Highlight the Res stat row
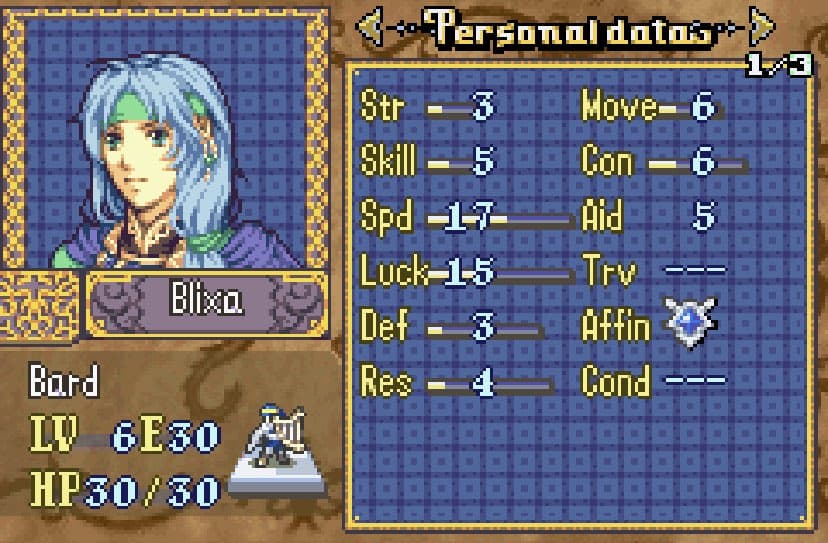The height and width of the screenshot is (543, 828). pos(455,381)
